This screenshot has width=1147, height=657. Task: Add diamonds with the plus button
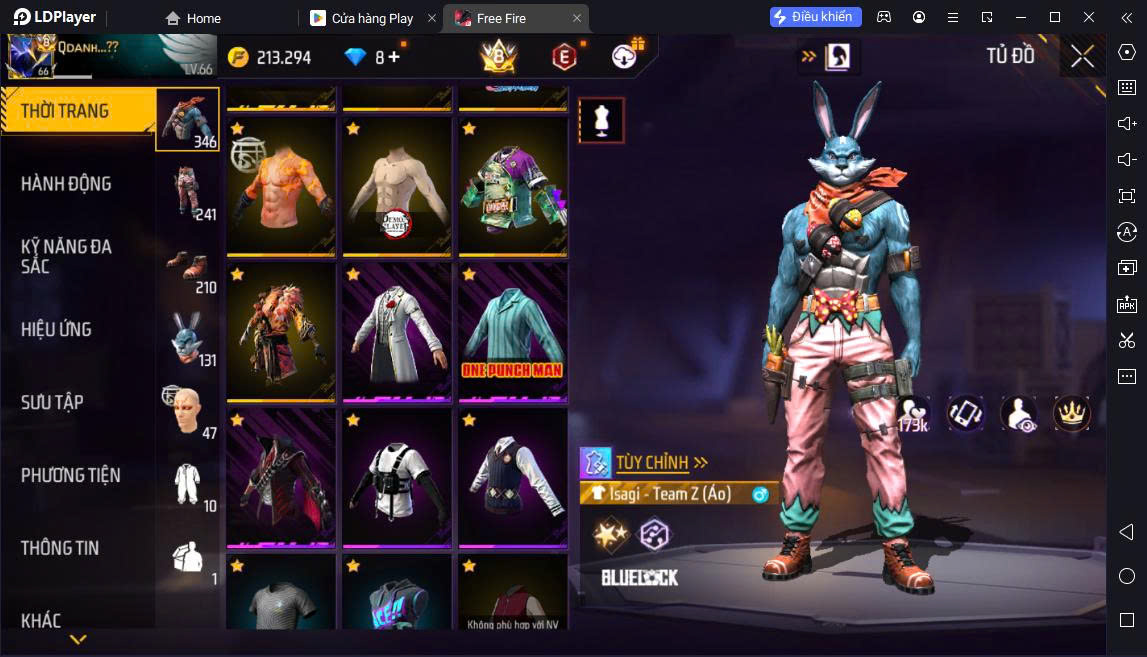(x=394, y=57)
